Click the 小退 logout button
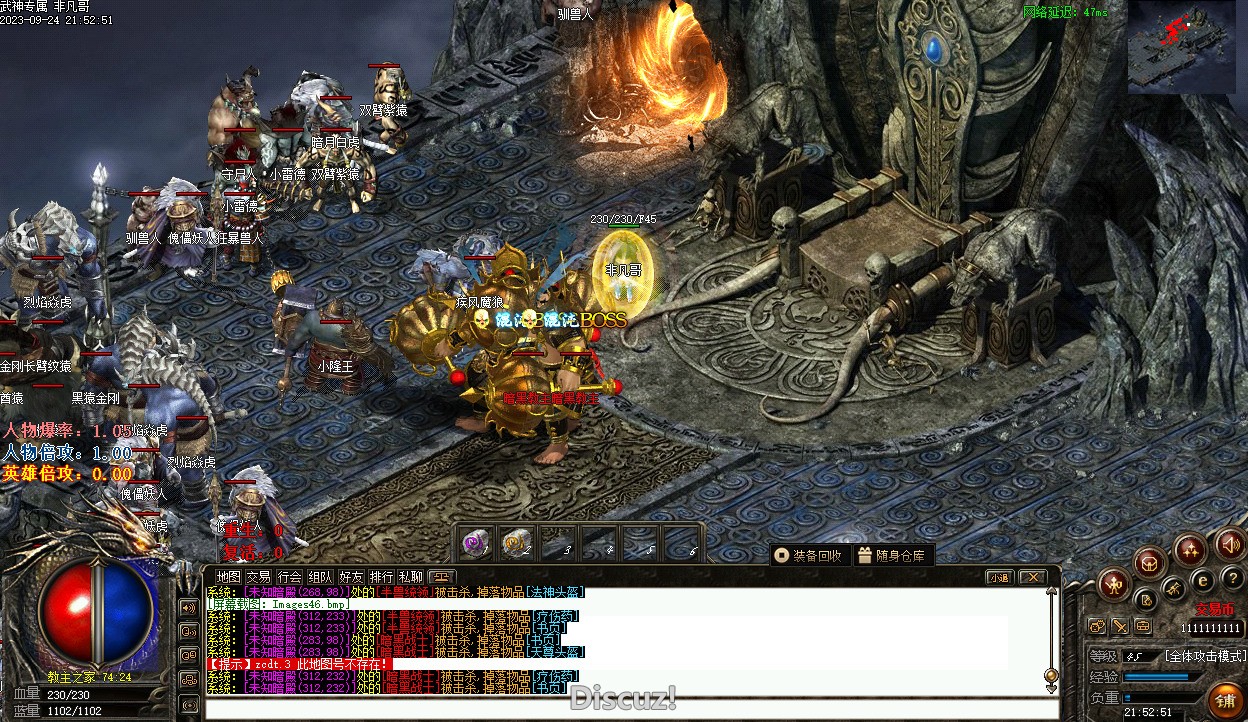Image resolution: width=1248 pixels, height=722 pixels. pyautogui.click(x=999, y=577)
